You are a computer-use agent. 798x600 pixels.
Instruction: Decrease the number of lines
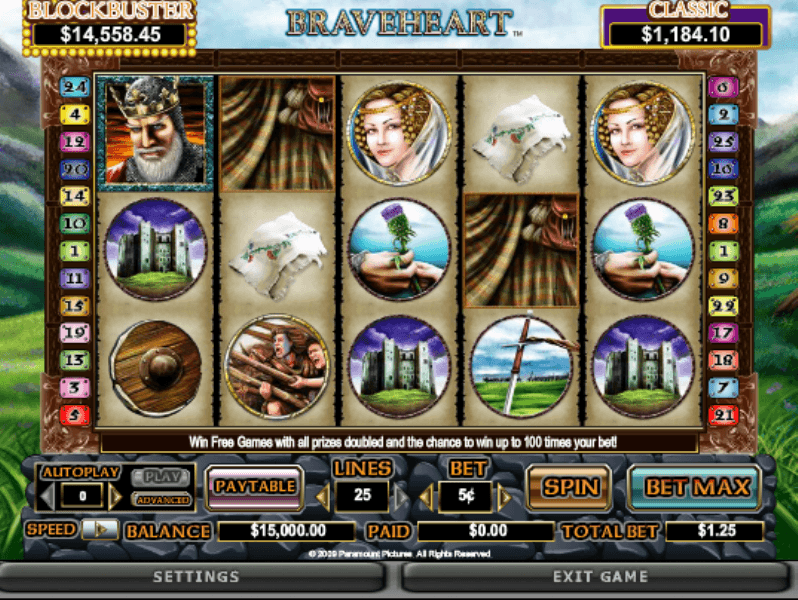coord(323,497)
